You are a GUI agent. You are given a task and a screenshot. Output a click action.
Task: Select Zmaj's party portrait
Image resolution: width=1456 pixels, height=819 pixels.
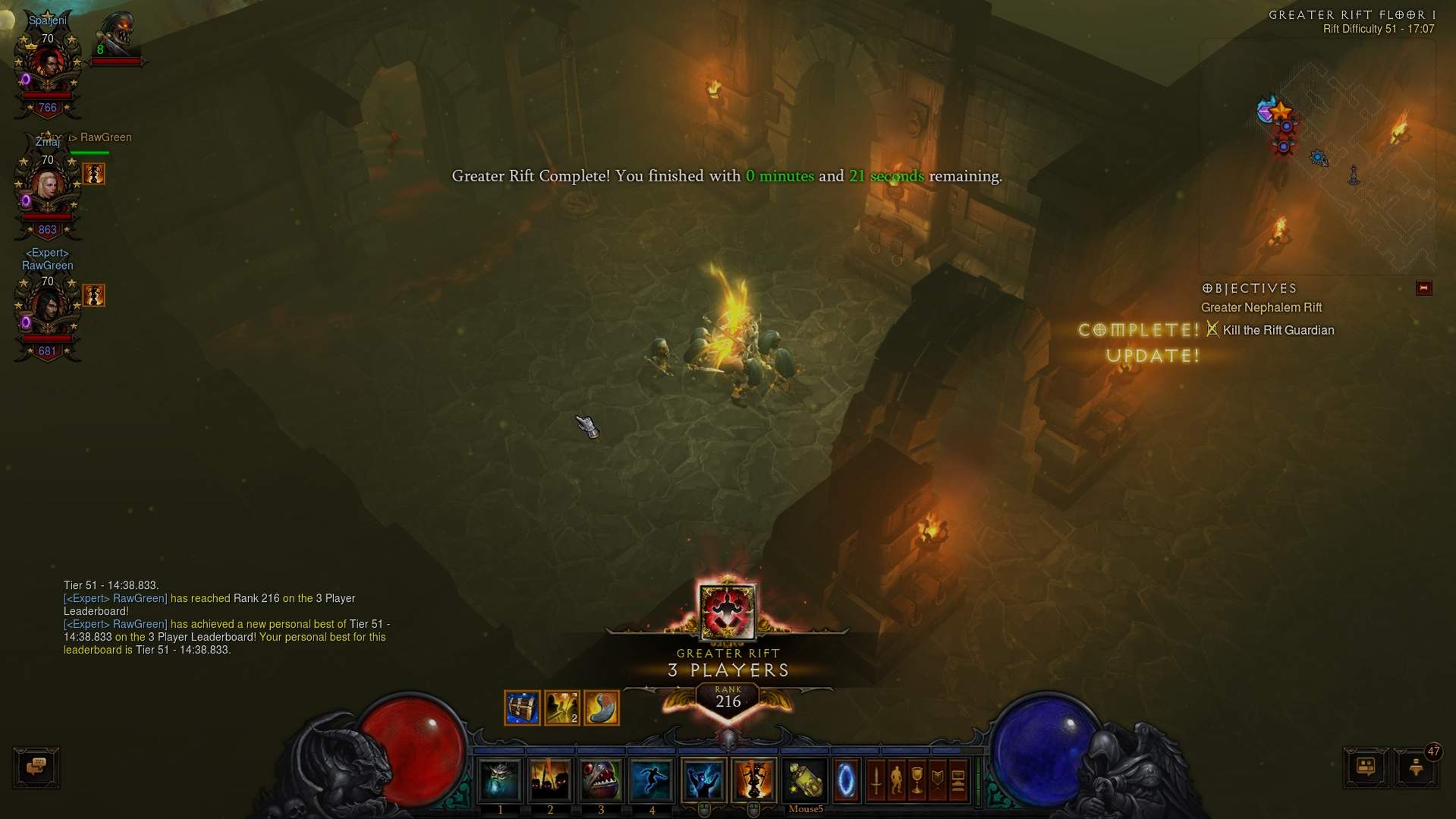48,187
